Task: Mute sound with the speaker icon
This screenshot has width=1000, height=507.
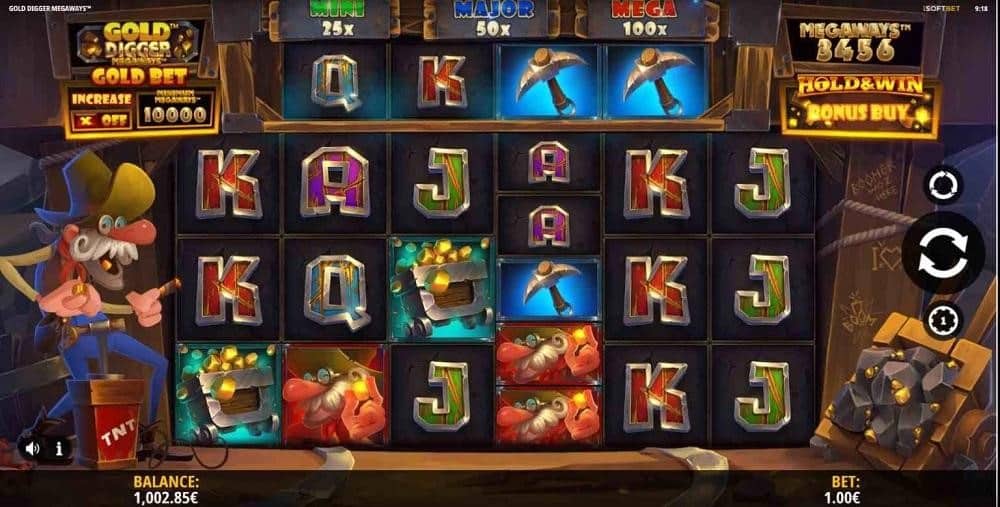Action: coord(33,448)
